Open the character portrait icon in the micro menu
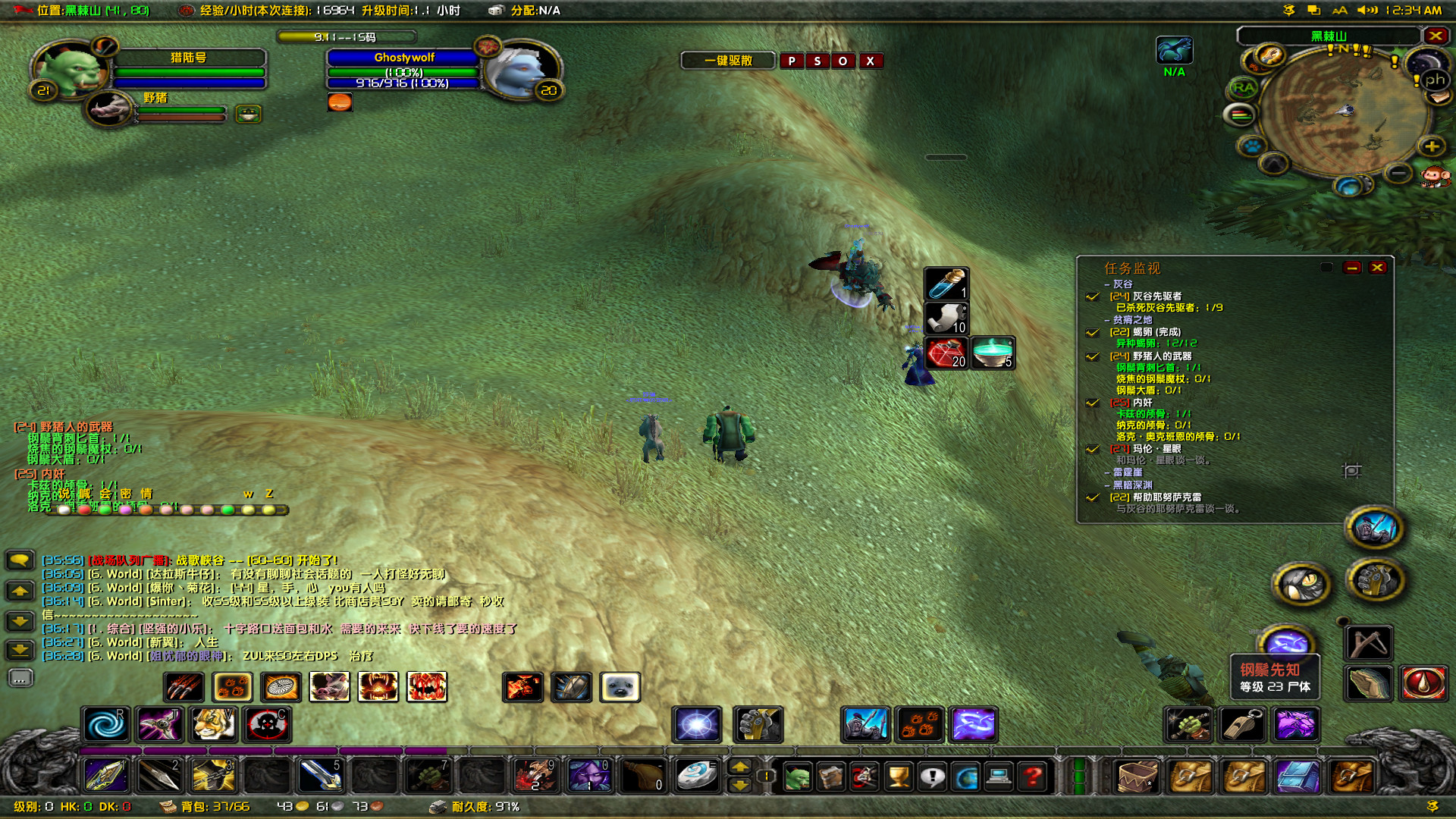The height and width of the screenshot is (819, 1456). (x=799, y=777)
